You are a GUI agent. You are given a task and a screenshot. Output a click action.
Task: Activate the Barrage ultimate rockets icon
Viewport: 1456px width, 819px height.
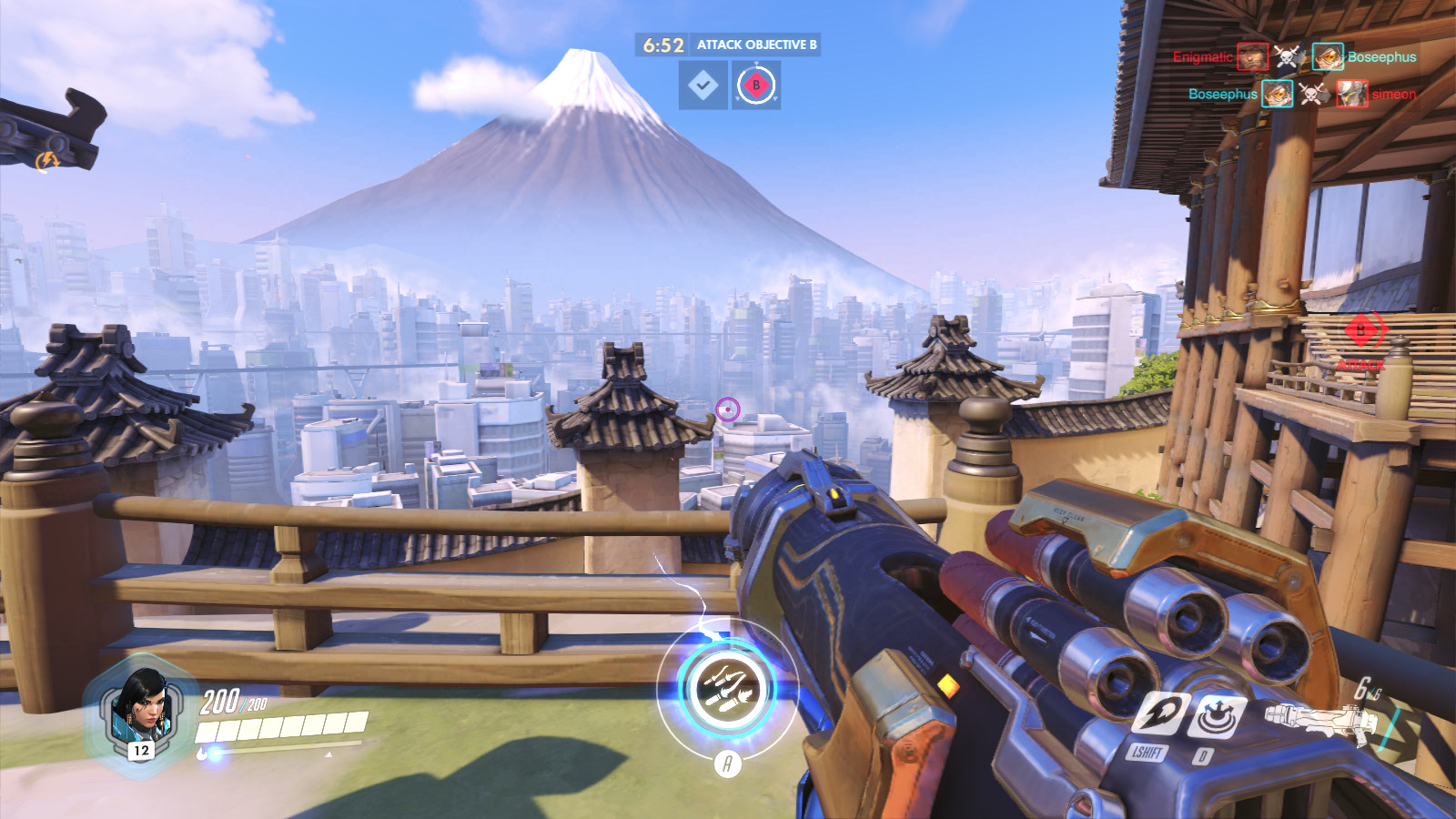(727, 688)
